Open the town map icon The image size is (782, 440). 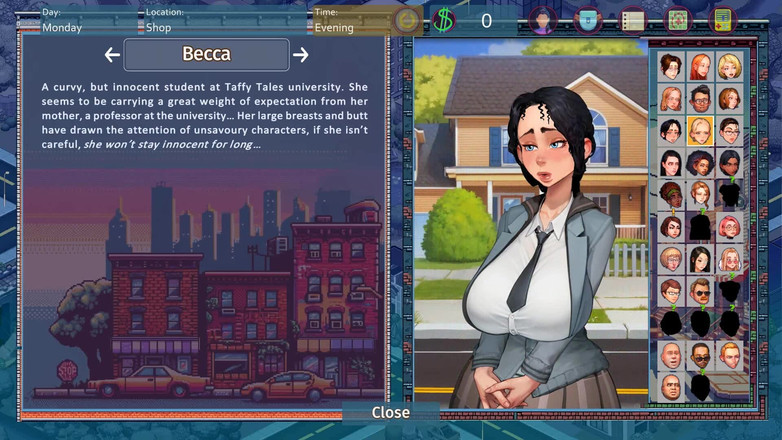click(x=677, y=20)
